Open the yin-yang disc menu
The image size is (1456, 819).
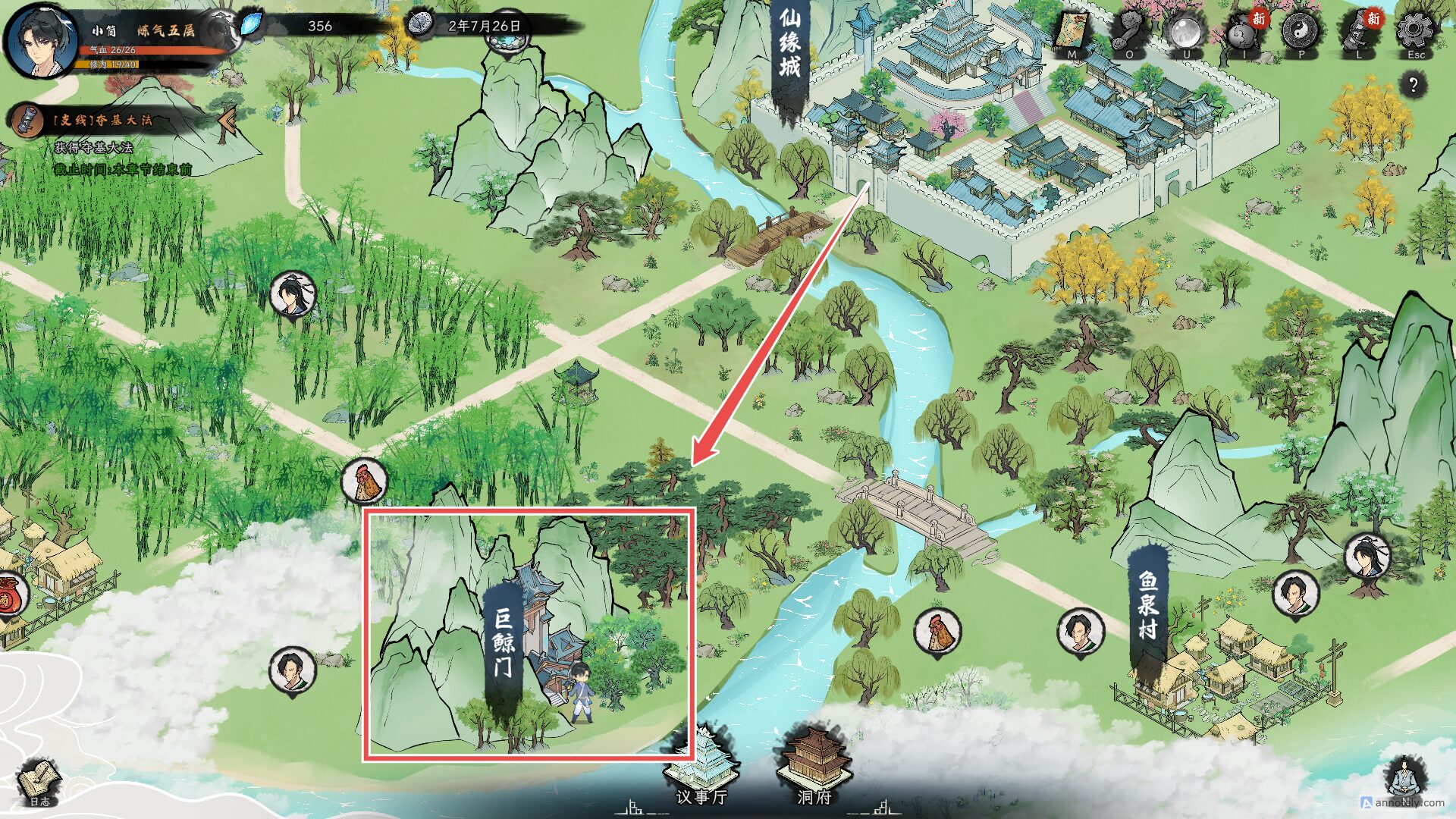tap(1301, 32)
